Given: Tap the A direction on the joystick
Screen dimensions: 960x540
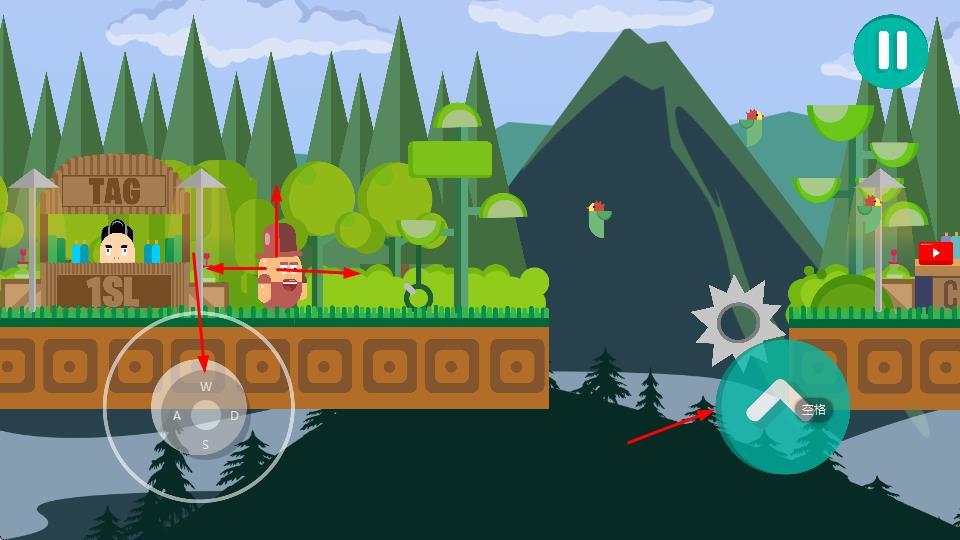Looking at the screenshot, I should pos(177,415).
